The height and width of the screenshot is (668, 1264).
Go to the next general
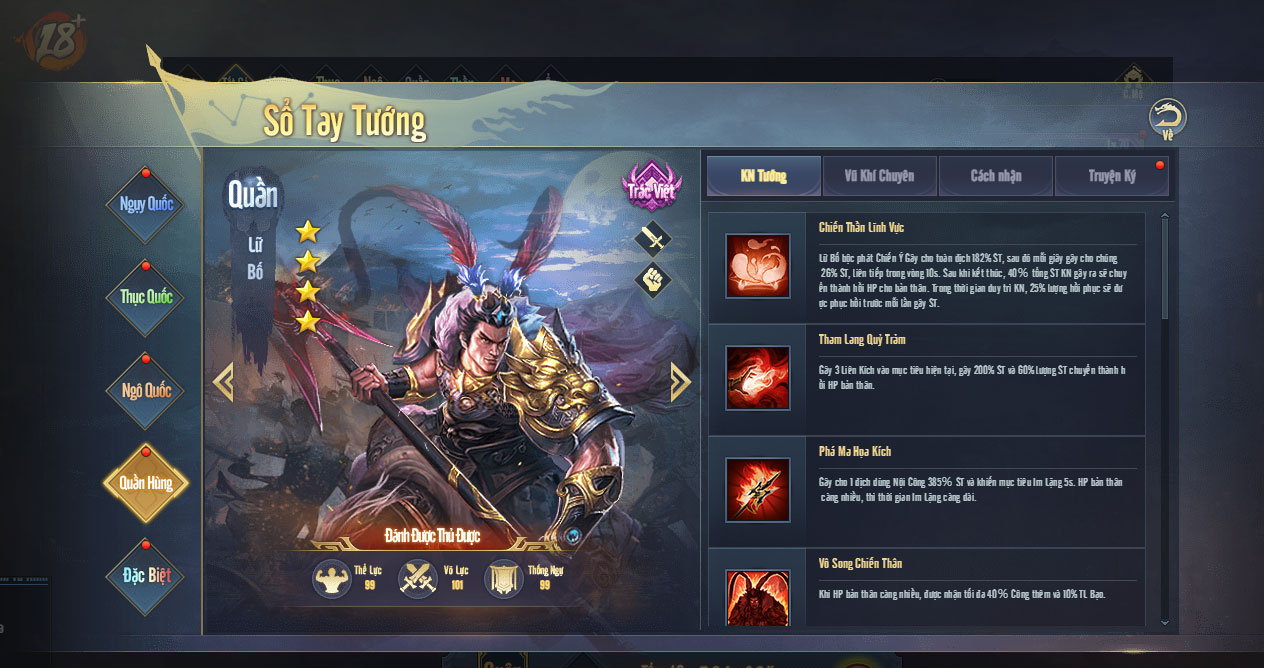(x=680, y=381)
